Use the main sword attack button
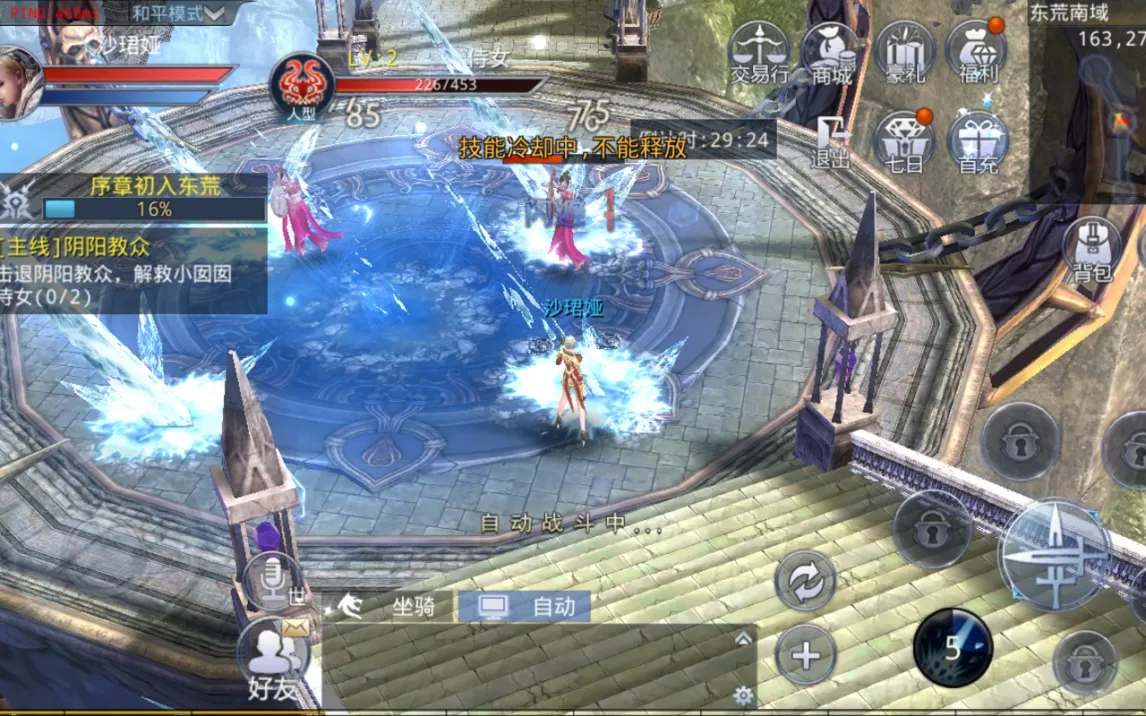The image size is (1146, 716). coord(1054,553)
